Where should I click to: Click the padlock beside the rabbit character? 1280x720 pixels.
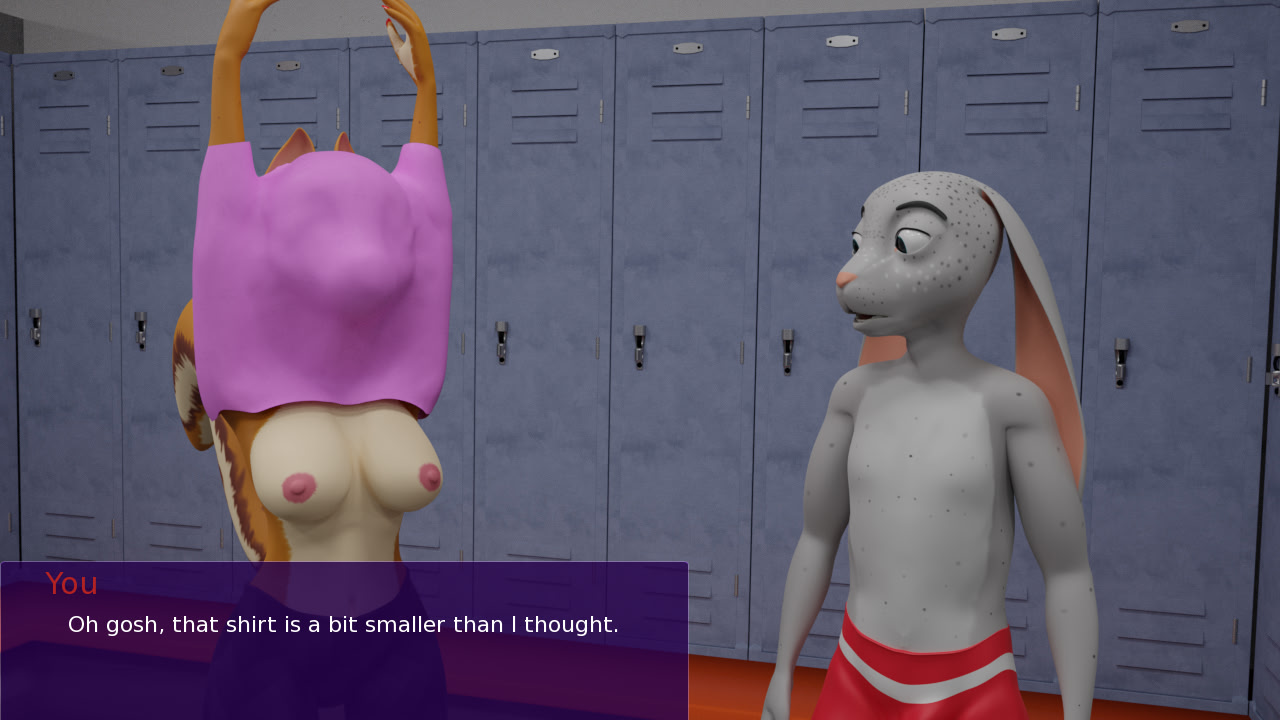790,352
